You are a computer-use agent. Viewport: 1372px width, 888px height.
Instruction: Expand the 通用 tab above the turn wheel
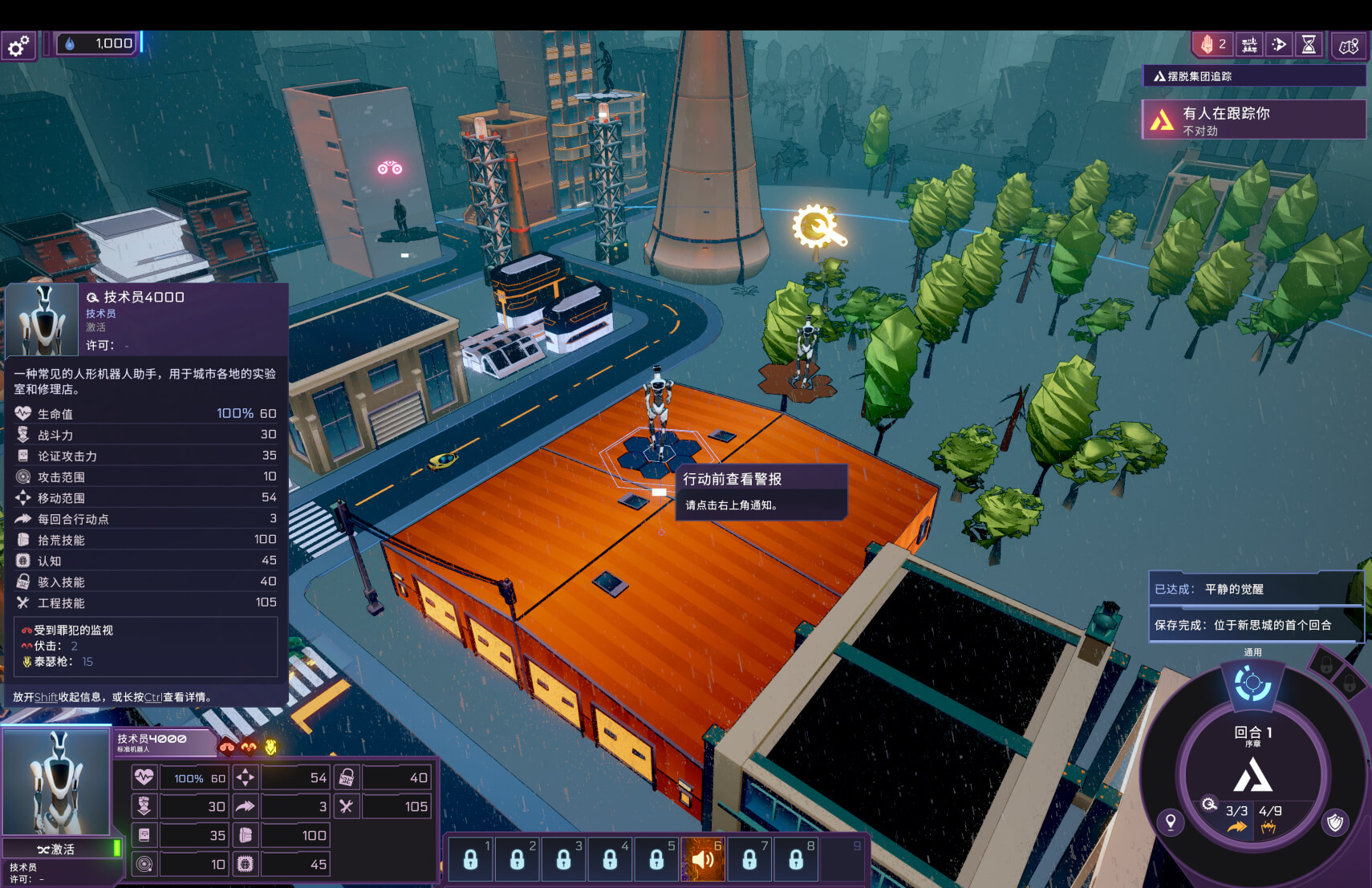tap(1252, 652)
